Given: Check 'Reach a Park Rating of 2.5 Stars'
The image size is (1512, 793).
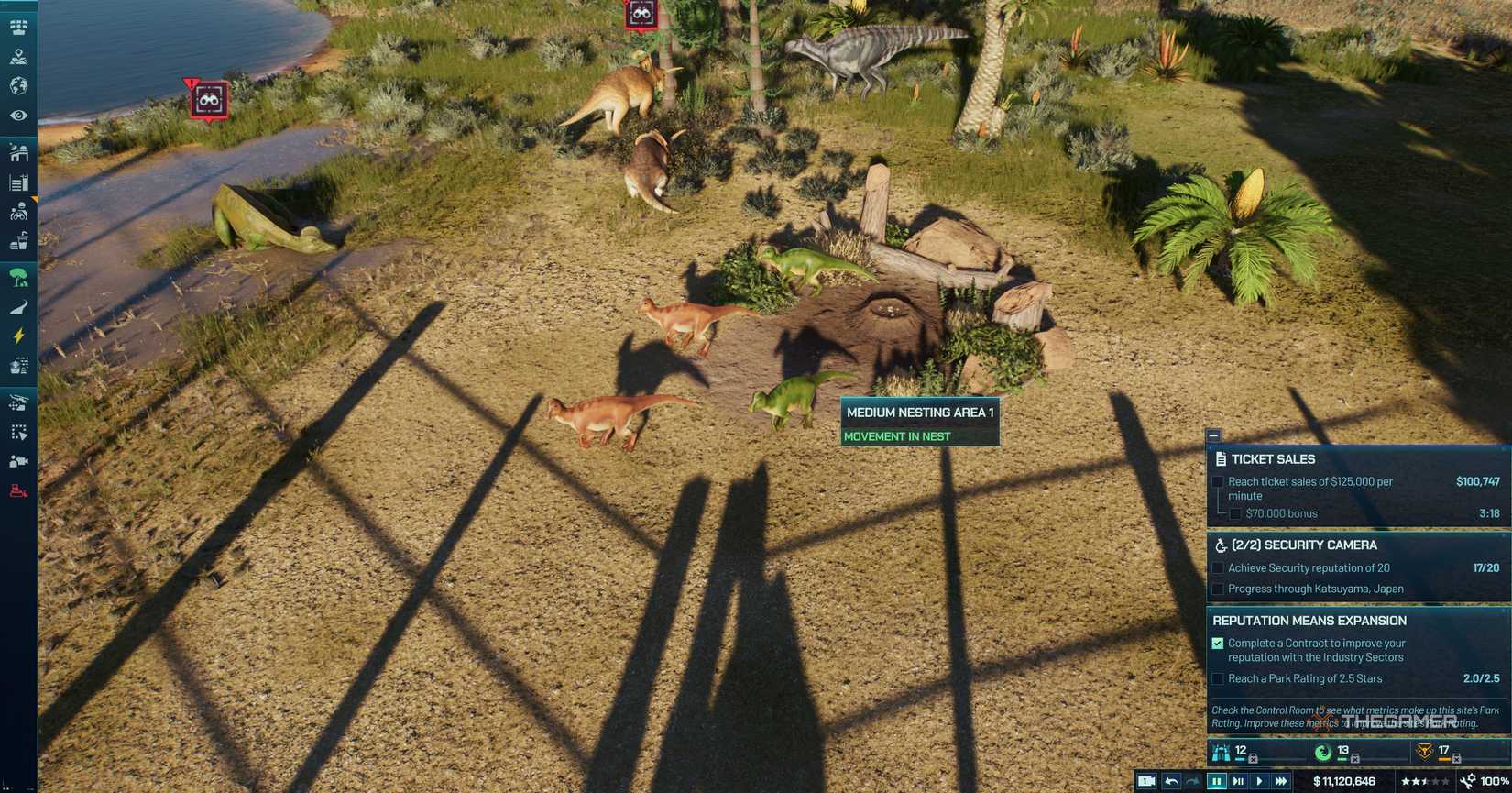Looking at the screenshot, I should coord(1218,678).
